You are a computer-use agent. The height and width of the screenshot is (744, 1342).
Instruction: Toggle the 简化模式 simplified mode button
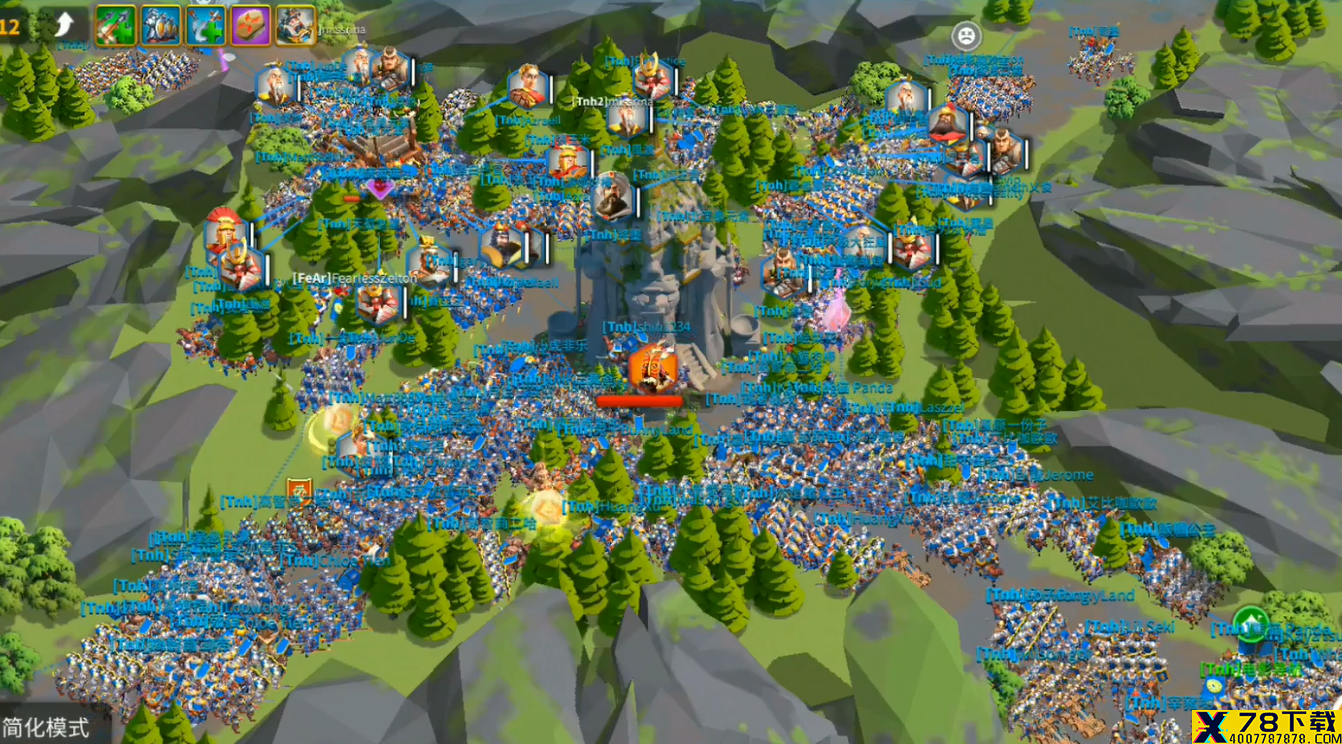coord(46,727)
